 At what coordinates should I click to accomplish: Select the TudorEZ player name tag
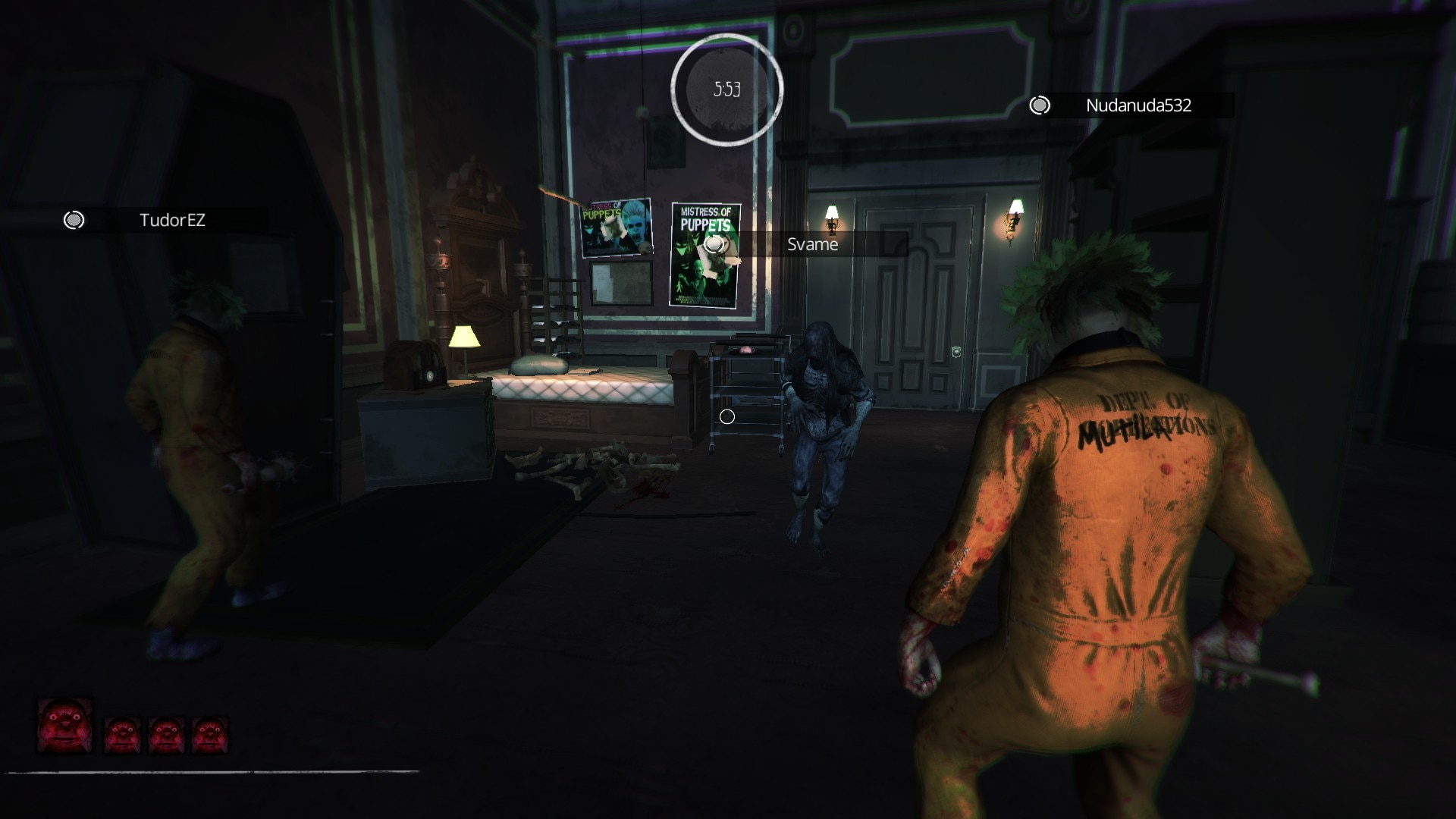172,220
